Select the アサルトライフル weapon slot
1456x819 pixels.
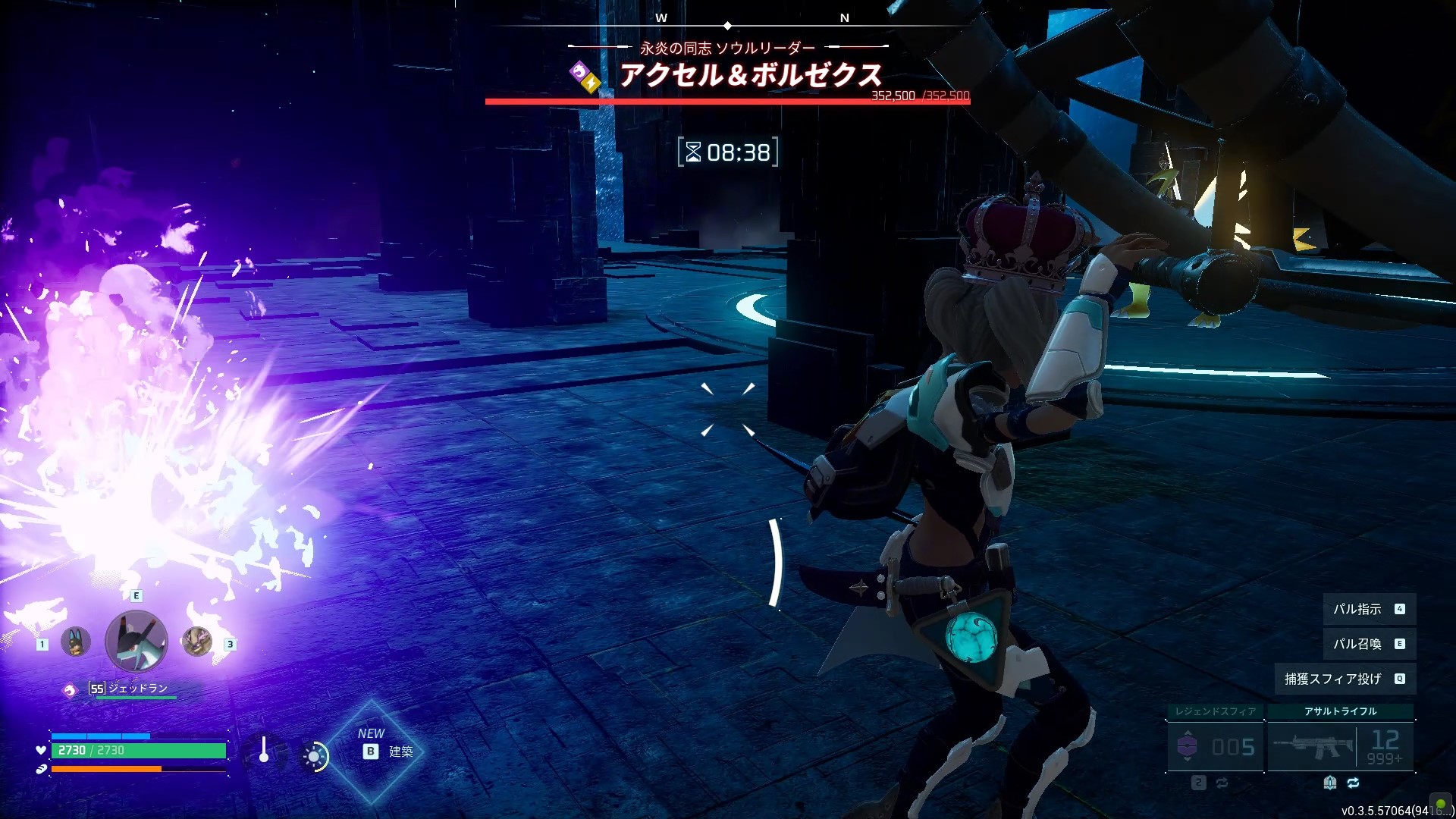coord(1340,746)
